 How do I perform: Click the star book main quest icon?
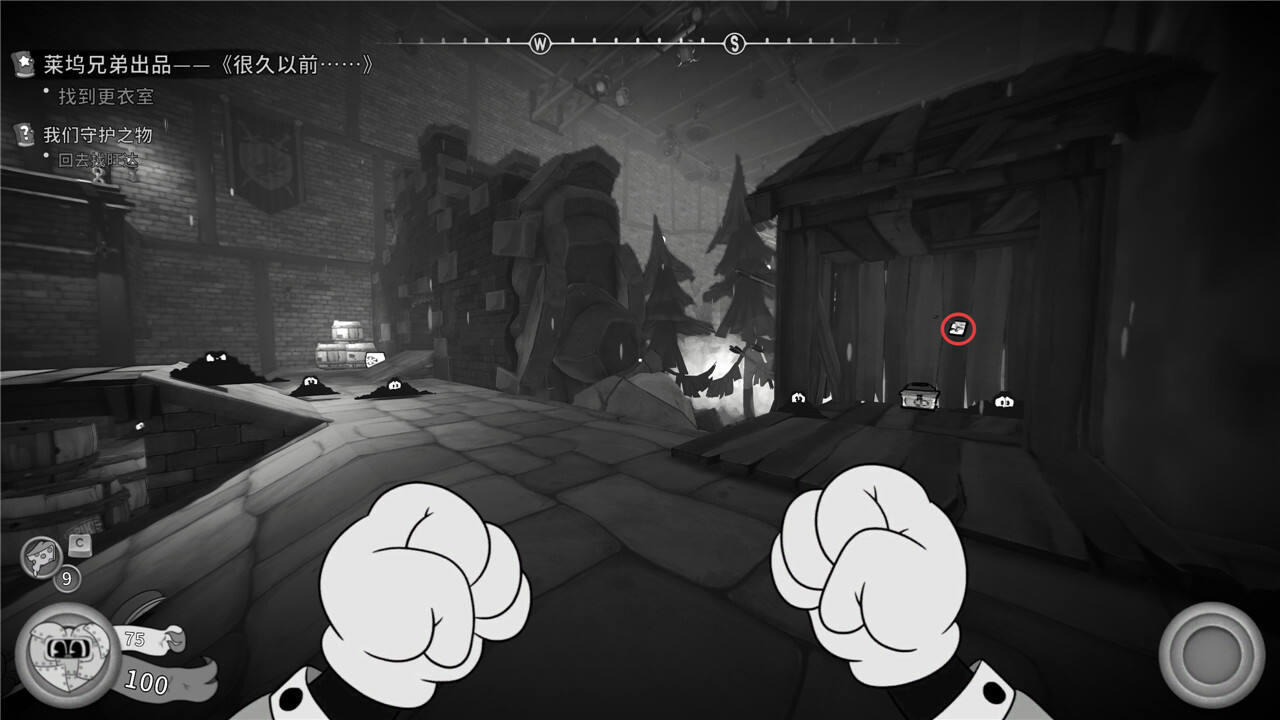23,64
